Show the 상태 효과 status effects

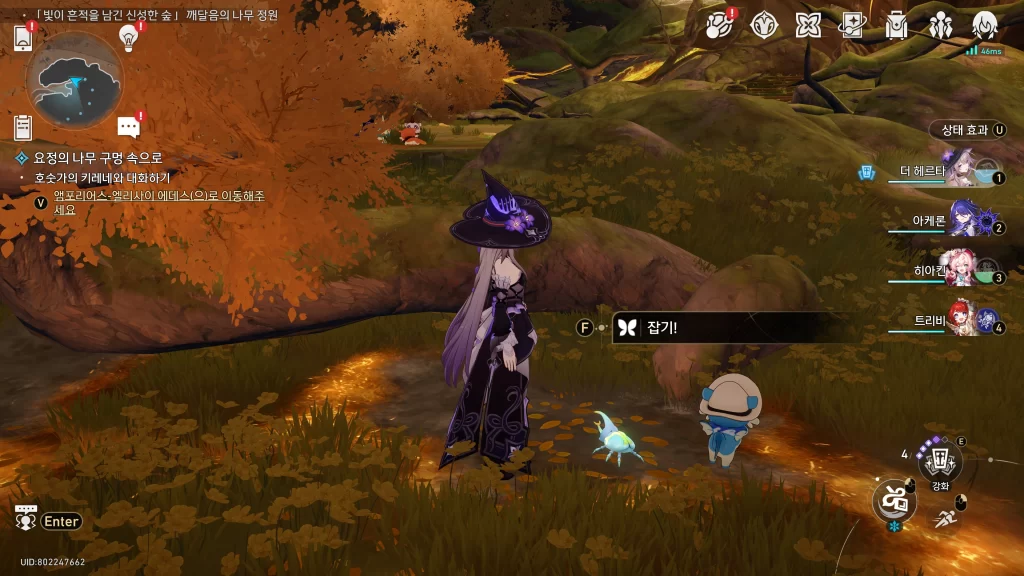click(x=967, y=130)
